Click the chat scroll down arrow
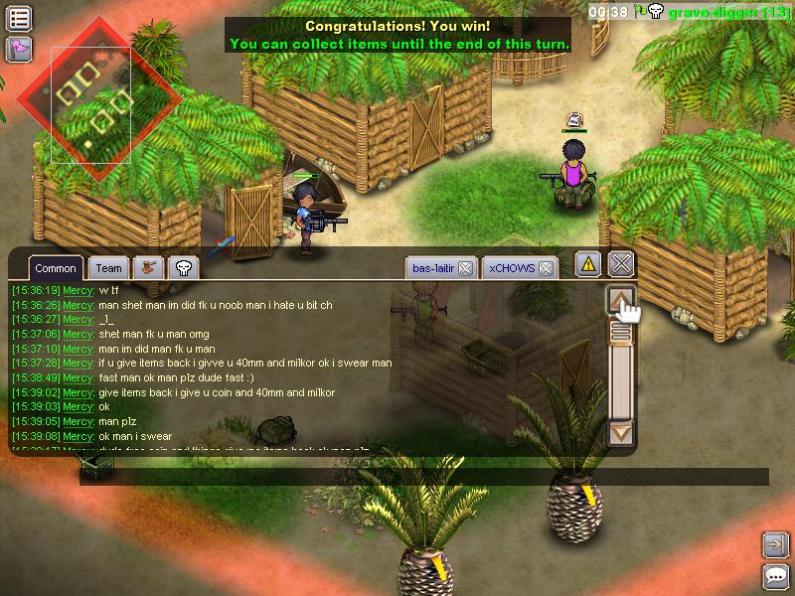Screen dimensions: 795x596 (621, 433)
